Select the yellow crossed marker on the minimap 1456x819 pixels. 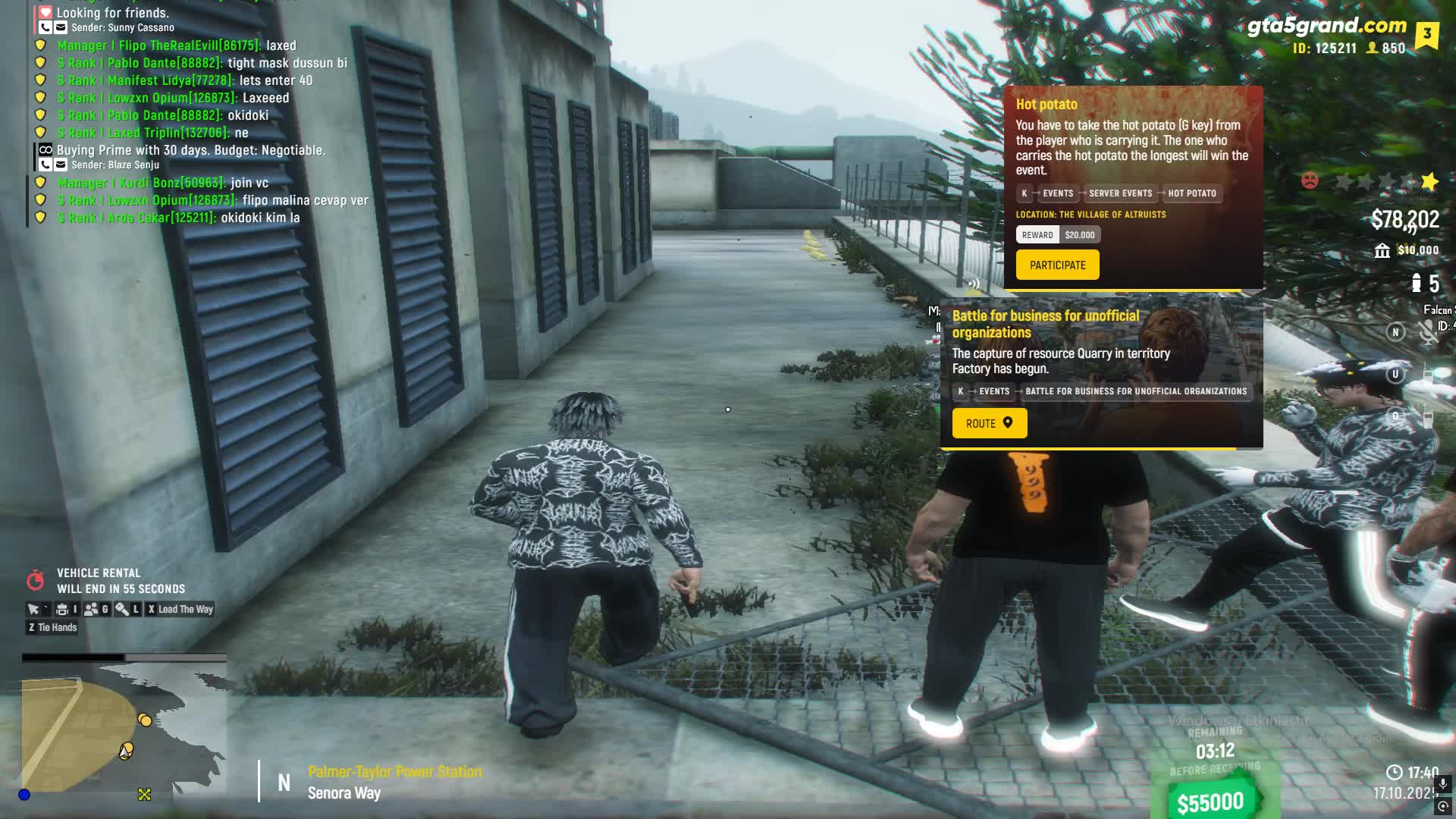(144, 794)
